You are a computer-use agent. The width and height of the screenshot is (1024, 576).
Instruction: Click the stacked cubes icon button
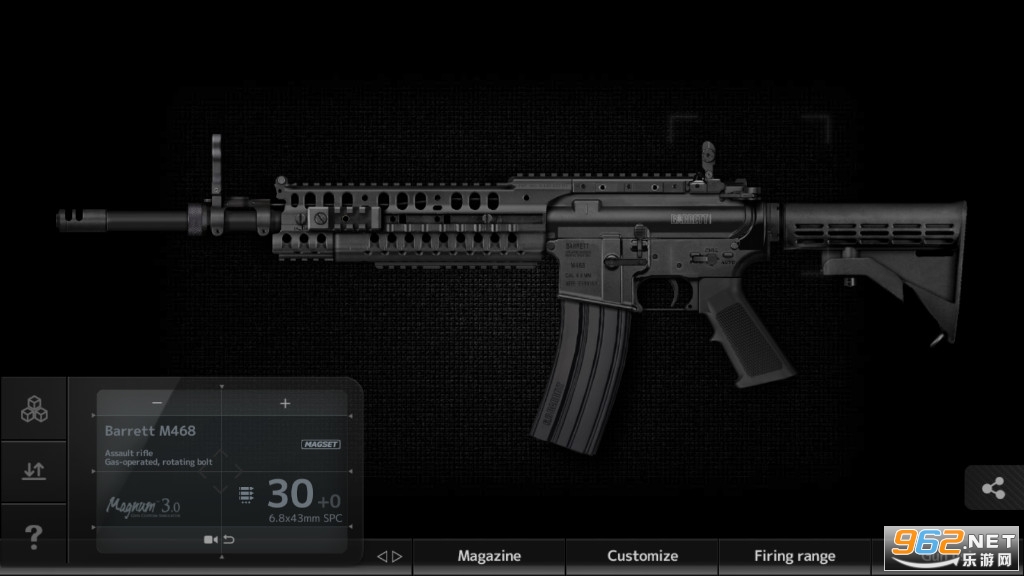33,409
